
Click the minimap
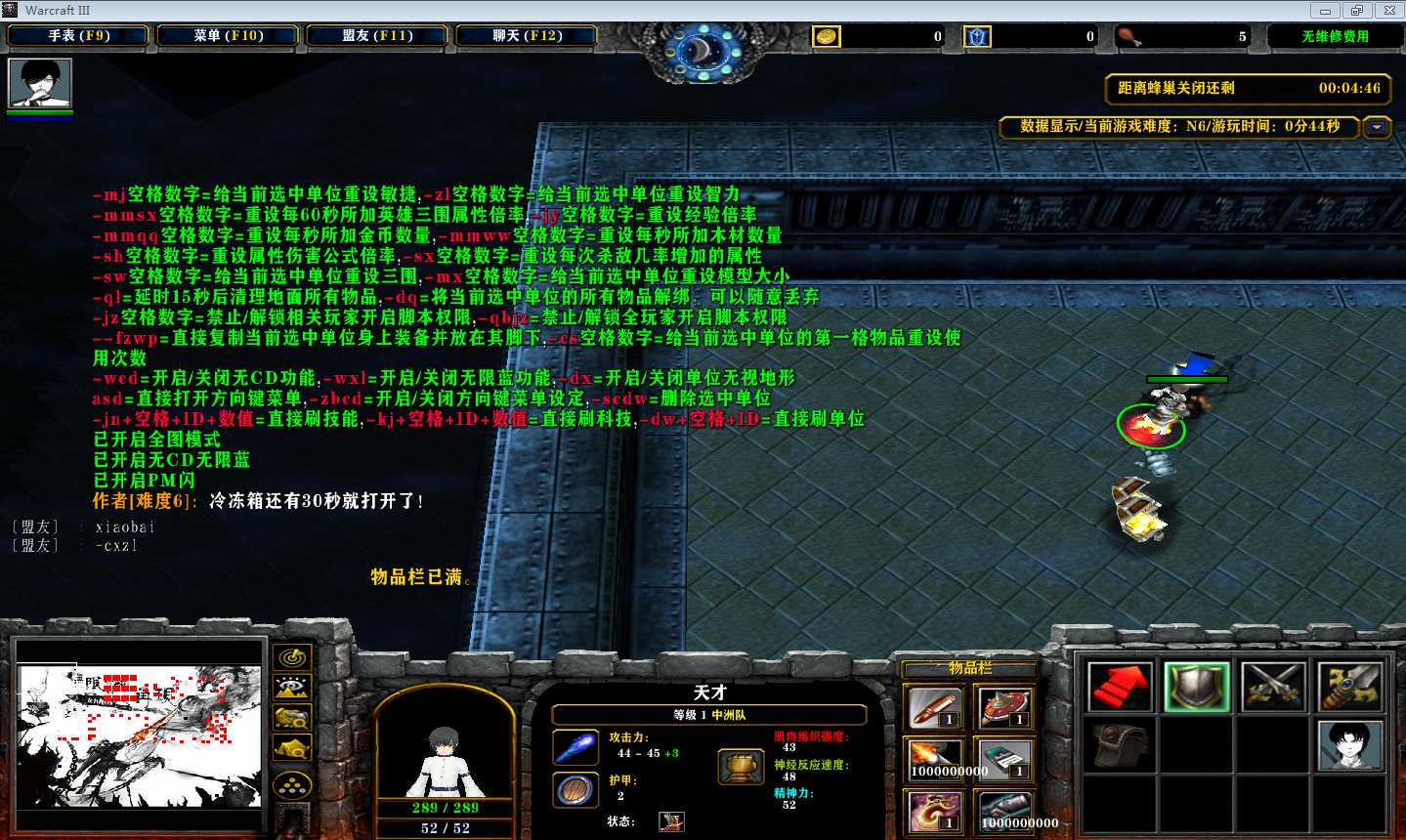pyautogui.click(x=139, y=735)
